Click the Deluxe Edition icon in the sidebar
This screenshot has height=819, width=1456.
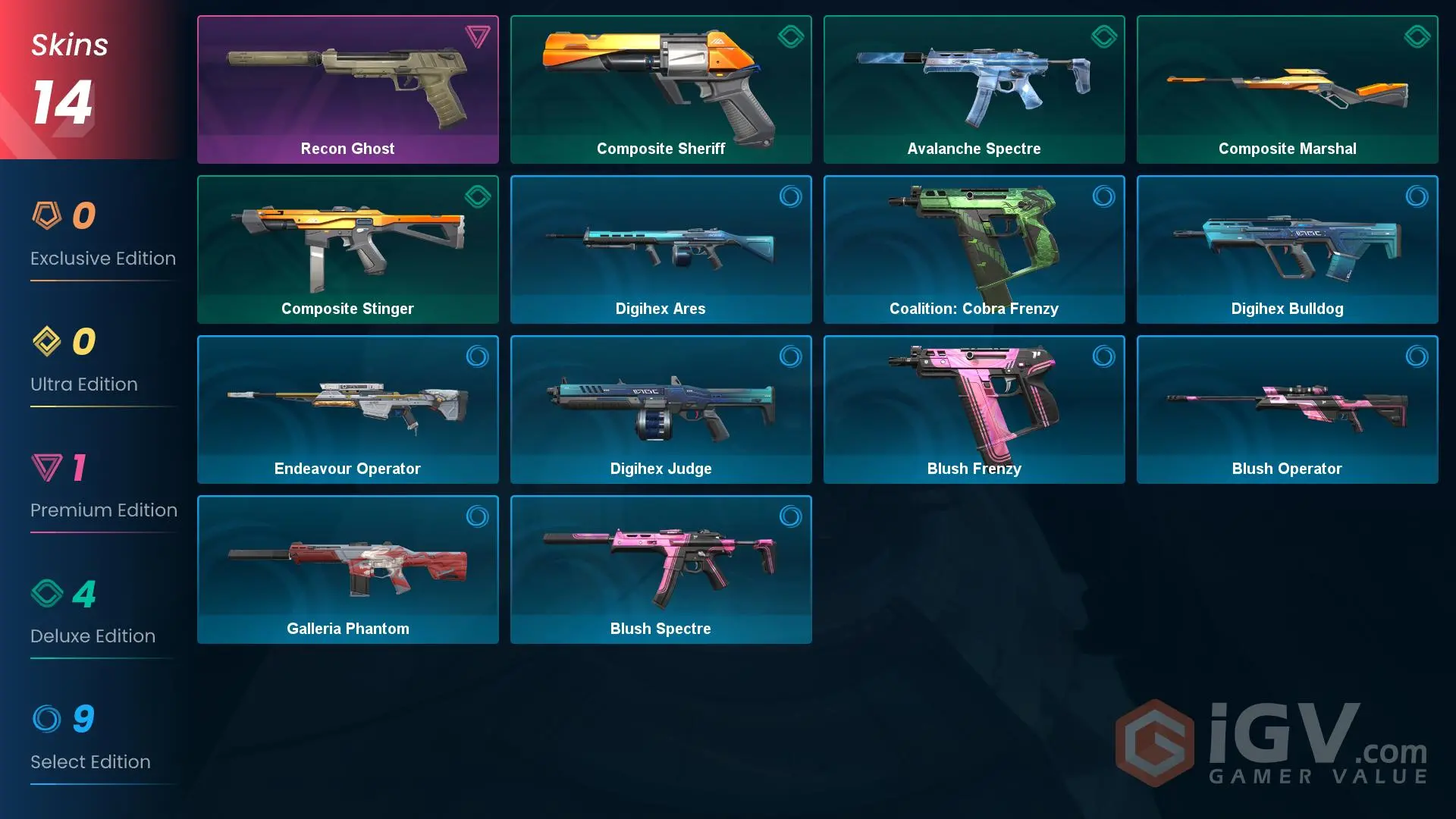coord(47,593)
